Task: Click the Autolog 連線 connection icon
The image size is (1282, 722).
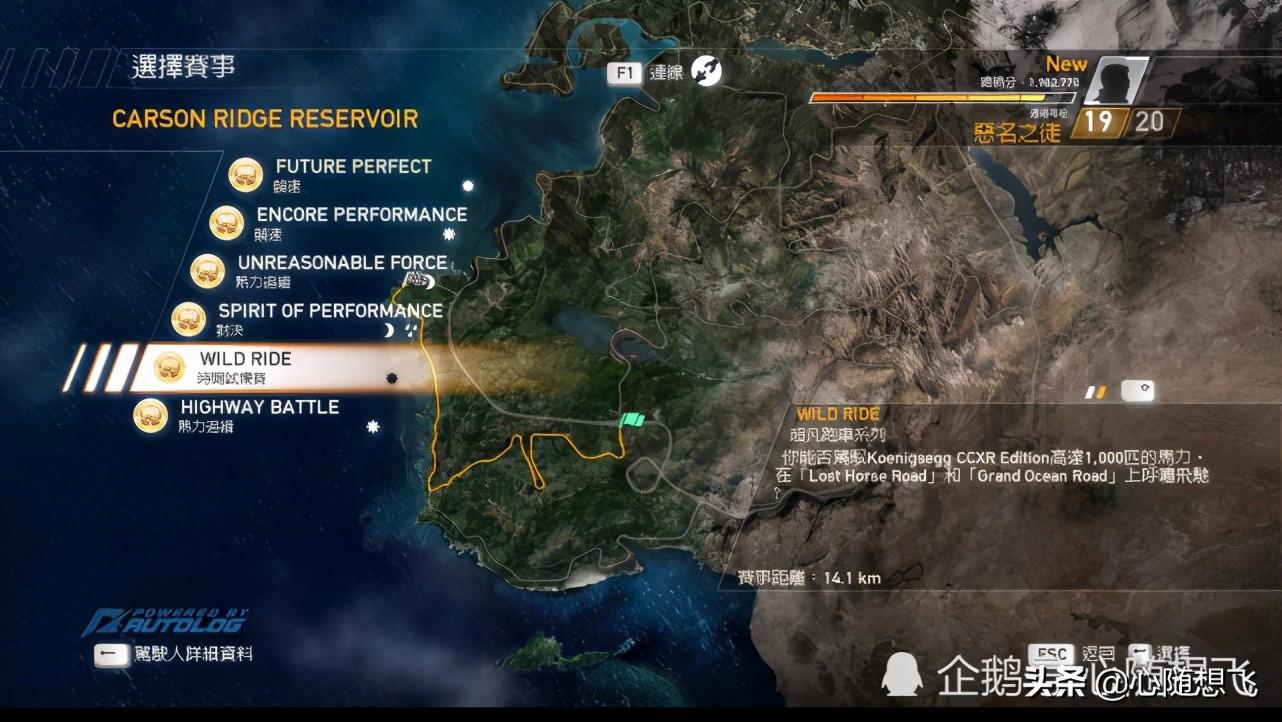Action: click(x=706, y=71)
